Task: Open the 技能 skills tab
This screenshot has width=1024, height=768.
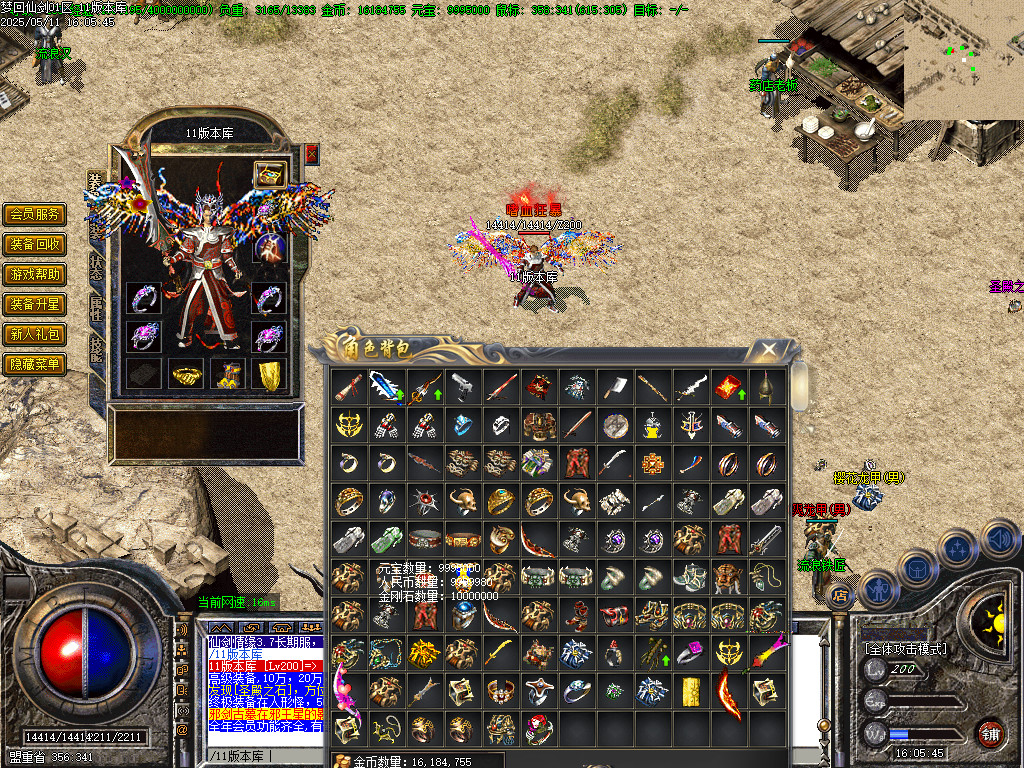Action: [x=96, y=346]
